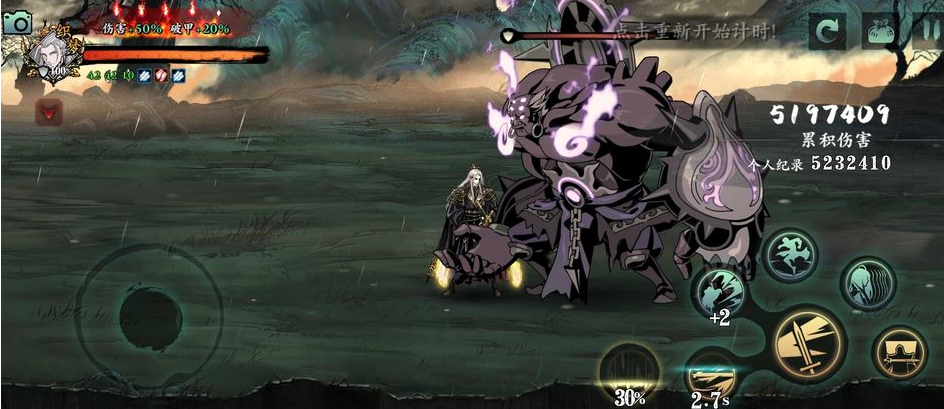Activate the leaping dash skill
This screenshot has height=409, width=944.
pyautogui.click(x=791, y=254)
